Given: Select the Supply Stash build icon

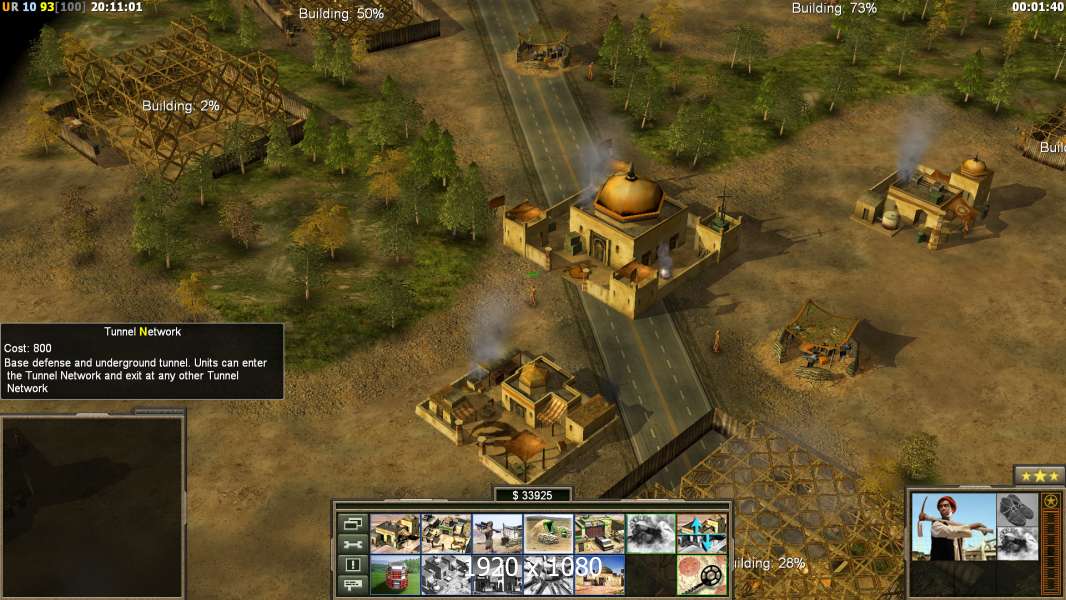Looking at the screenshot, I should 395,533.
